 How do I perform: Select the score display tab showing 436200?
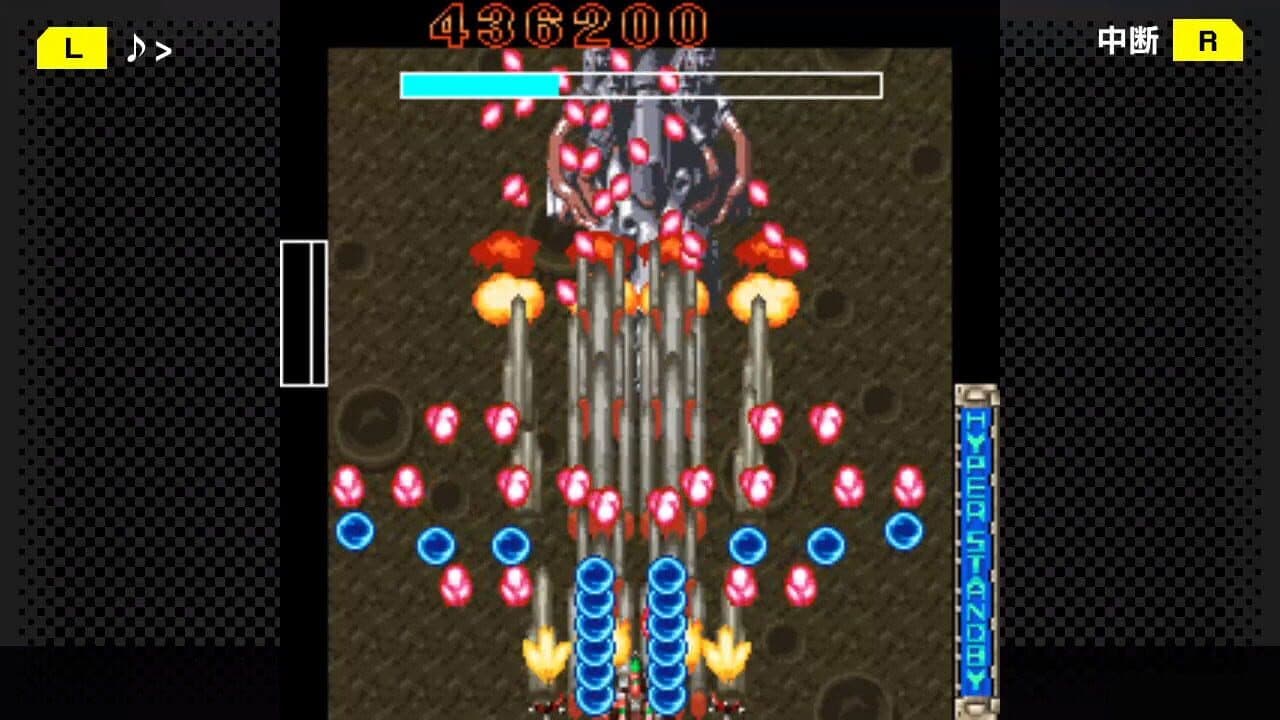tap(571, 22)
